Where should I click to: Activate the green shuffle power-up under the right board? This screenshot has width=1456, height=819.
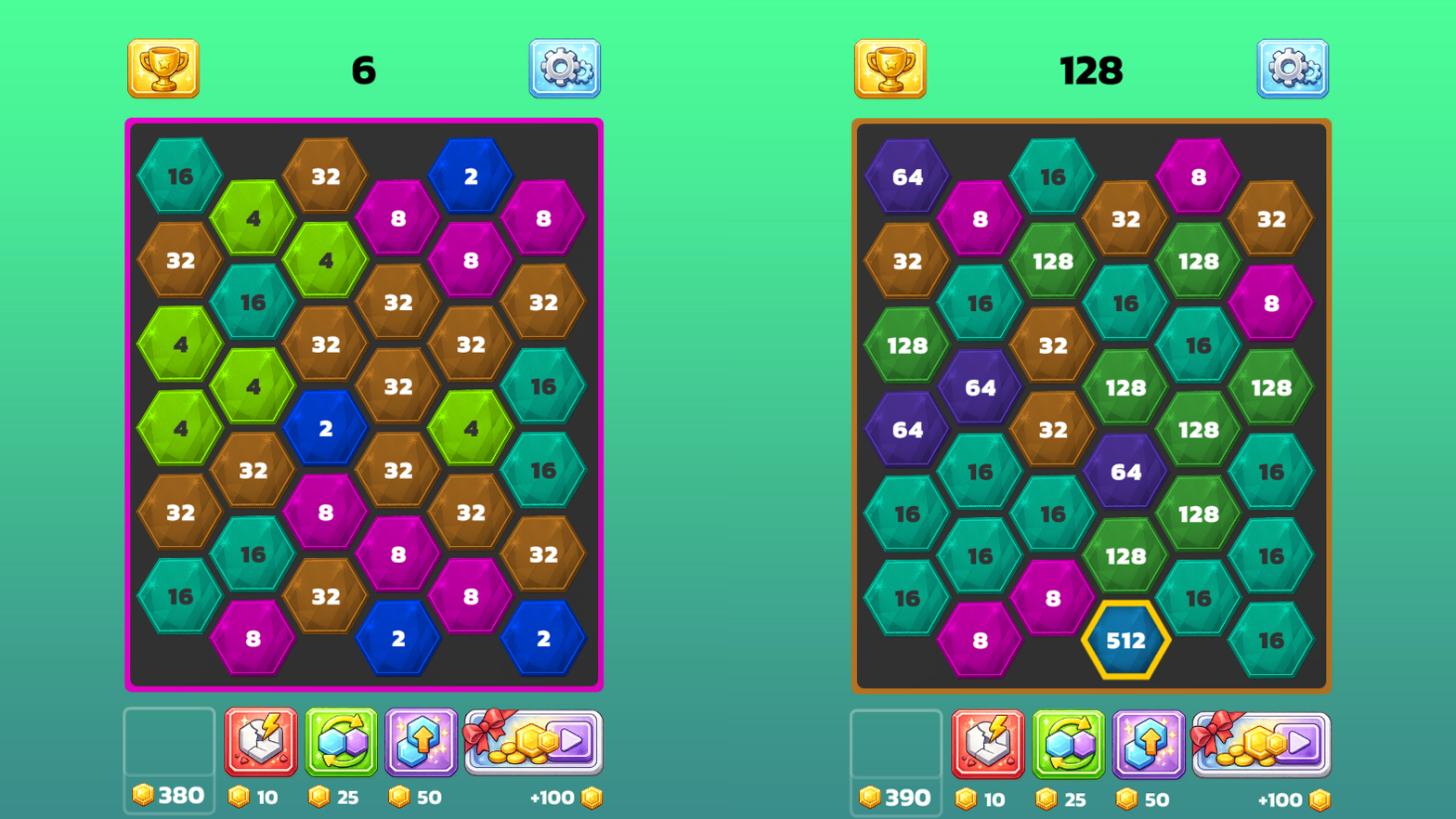pyautogui.click(x=1067, y=743)
